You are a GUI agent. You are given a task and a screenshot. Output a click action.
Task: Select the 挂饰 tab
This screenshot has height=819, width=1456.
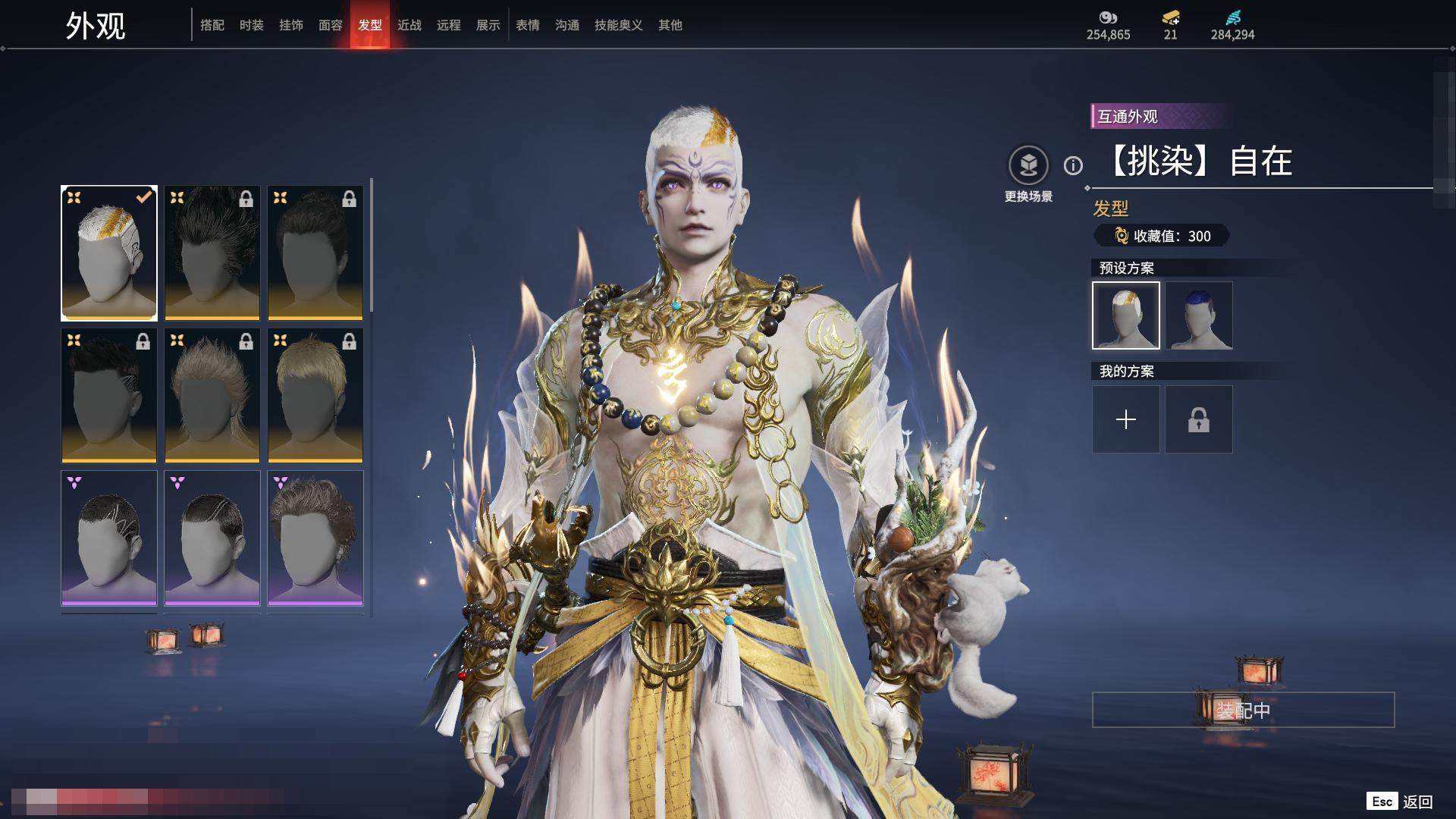pos(291,25)
